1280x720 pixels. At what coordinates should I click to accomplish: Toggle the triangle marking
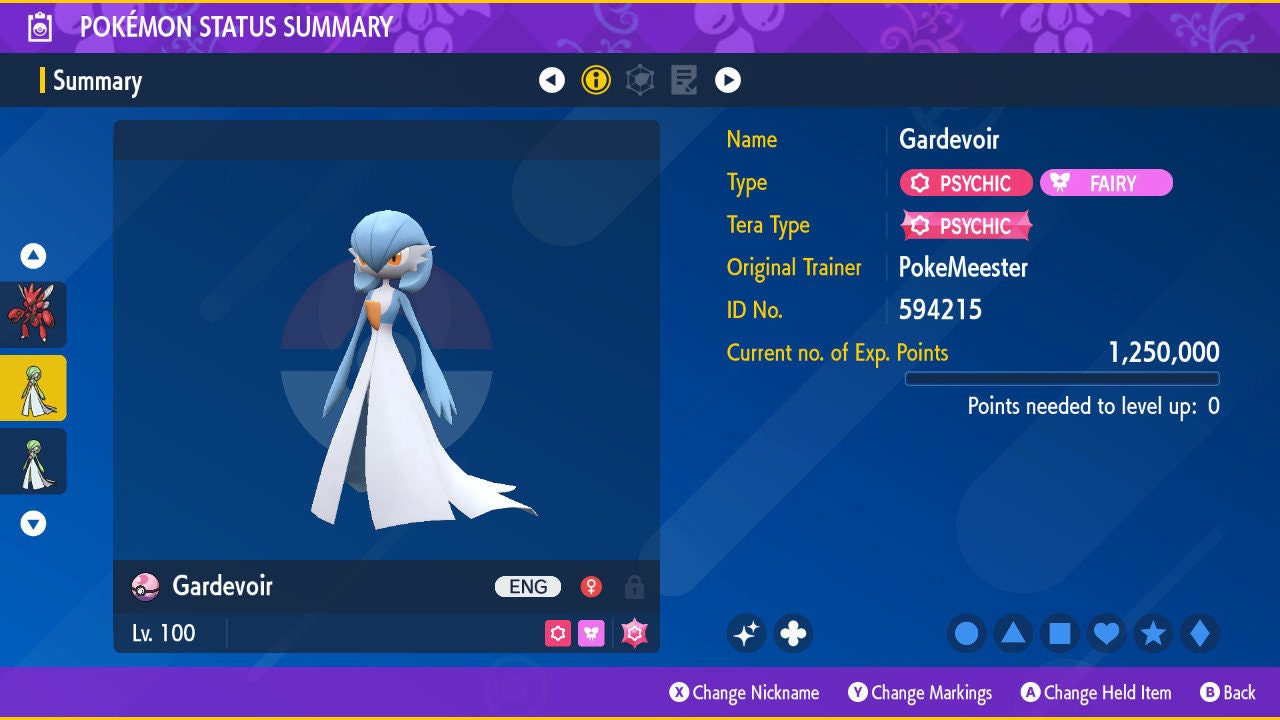tap(1013, 633)
